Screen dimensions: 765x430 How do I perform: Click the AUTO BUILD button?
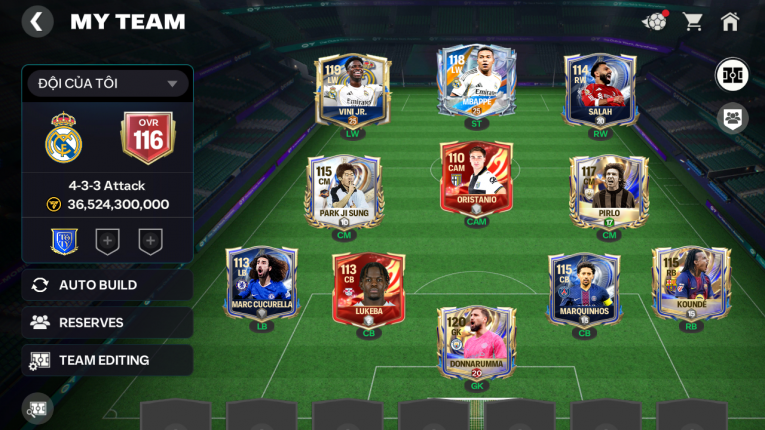pos(107,285)
